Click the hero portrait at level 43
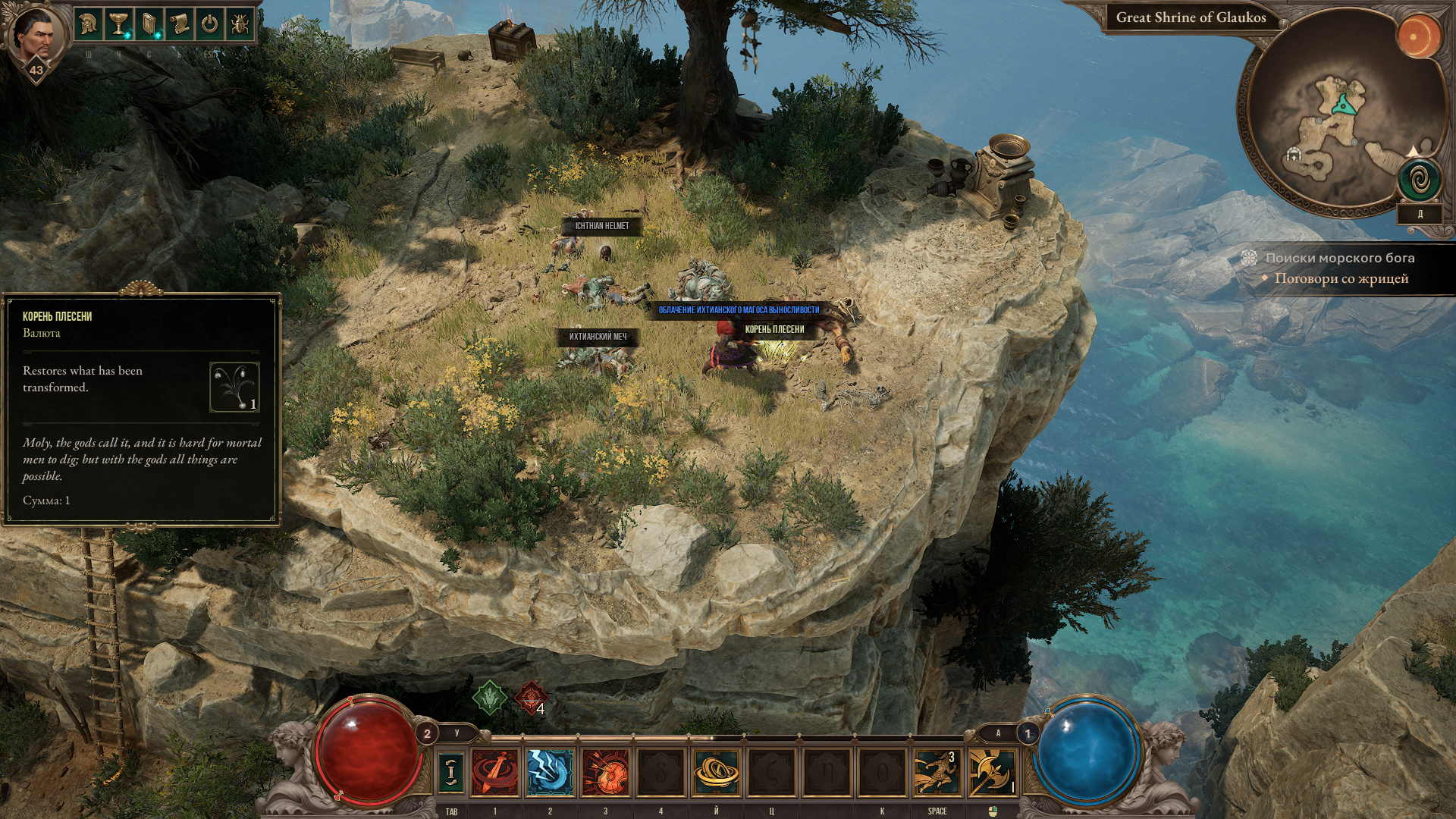This screenshot has height=819, width=1456. (35, 36)
